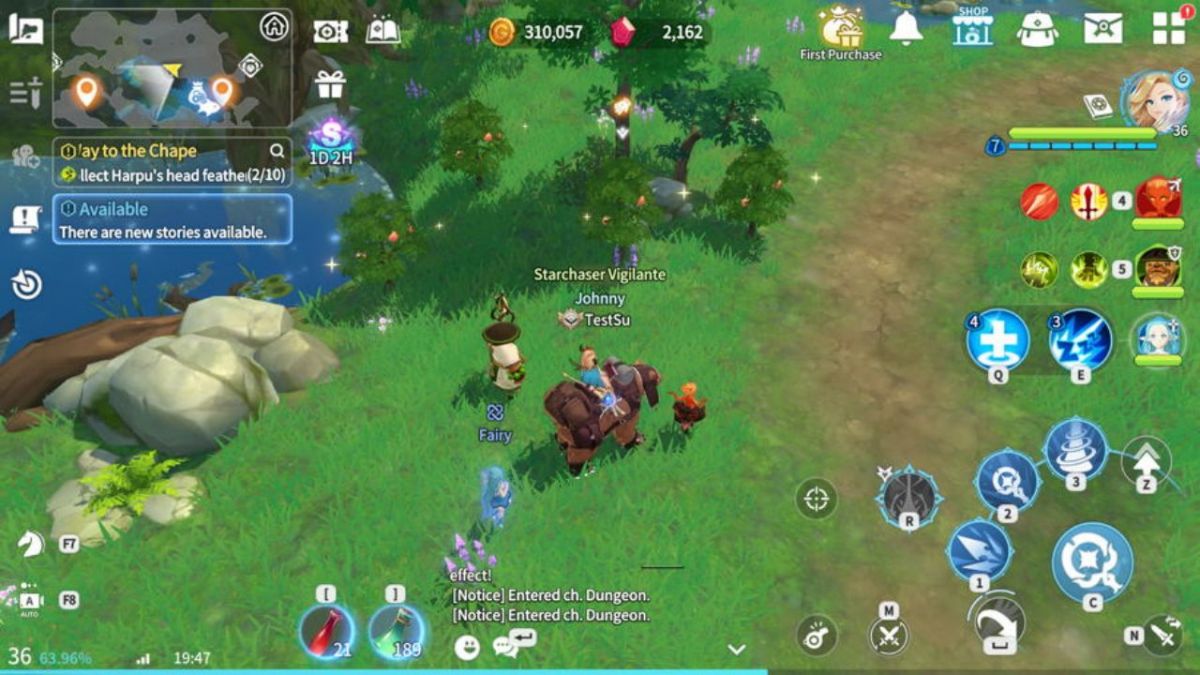1200x675 pixels.
Task: Open the notification bell
Action: 906,29
